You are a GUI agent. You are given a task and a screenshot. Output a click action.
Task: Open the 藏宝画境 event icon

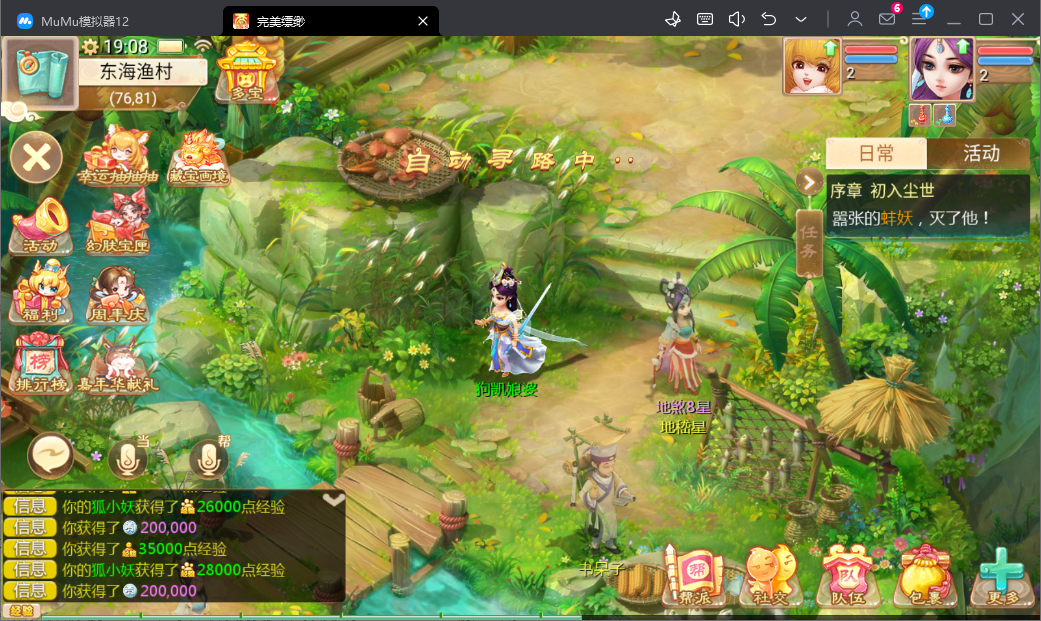point(197,156)
